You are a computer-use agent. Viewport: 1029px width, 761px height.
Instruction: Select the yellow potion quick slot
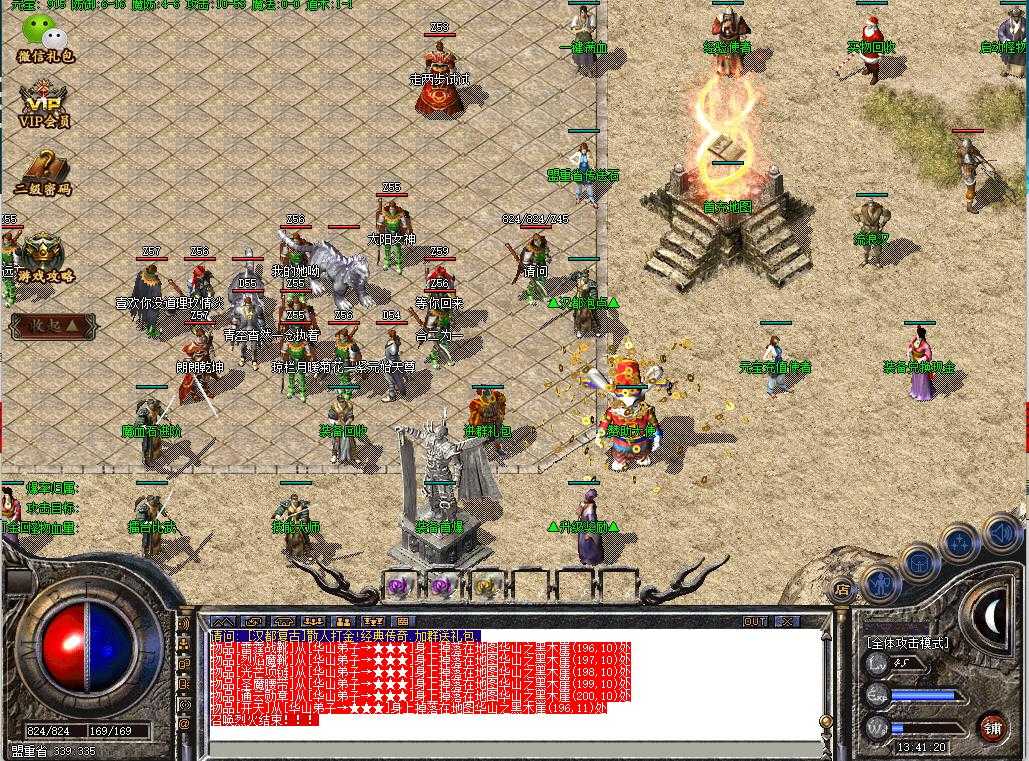[x=486, y=586]
